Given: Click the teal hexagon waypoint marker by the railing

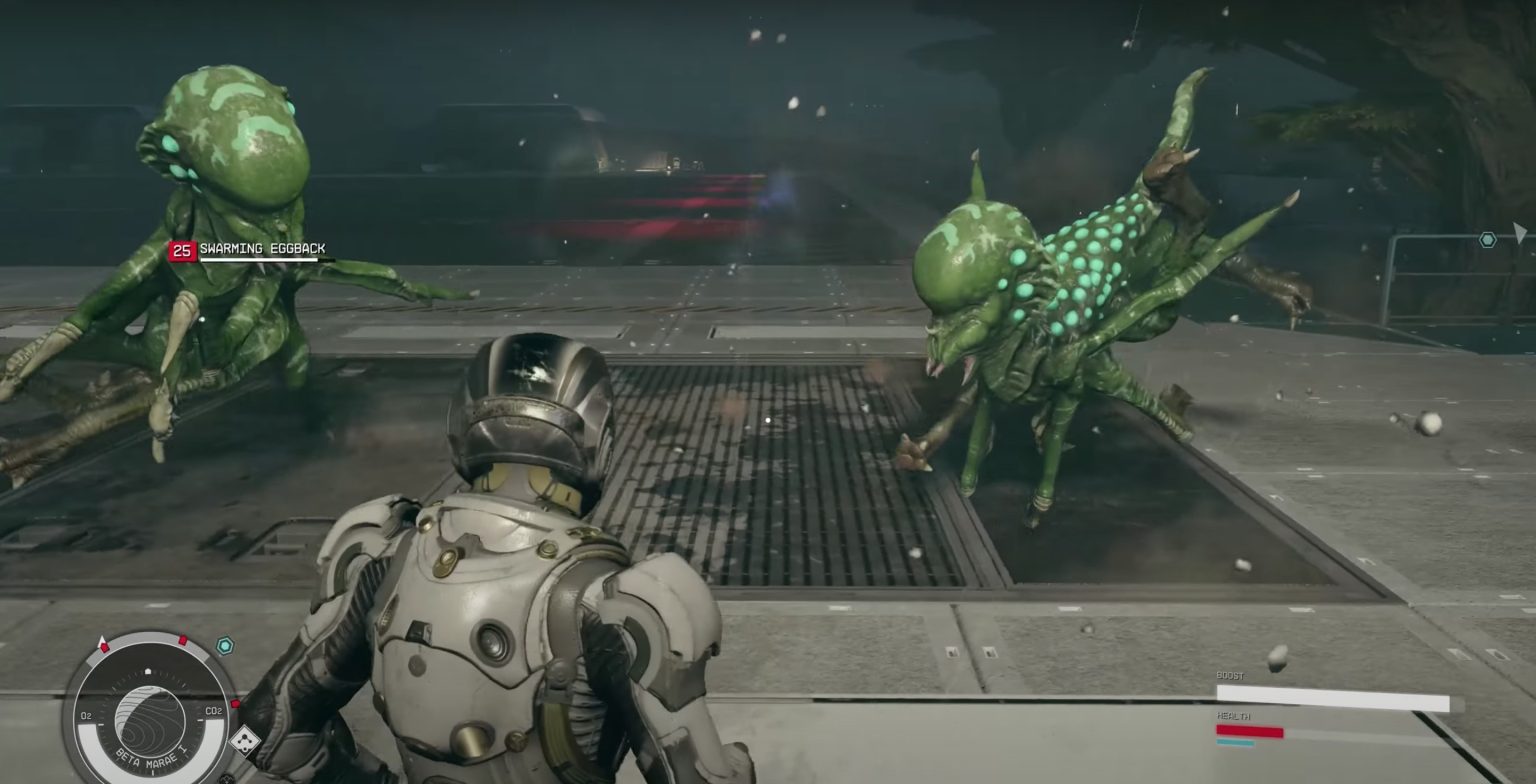Looking at the screenshot, I should (1488, 240).
